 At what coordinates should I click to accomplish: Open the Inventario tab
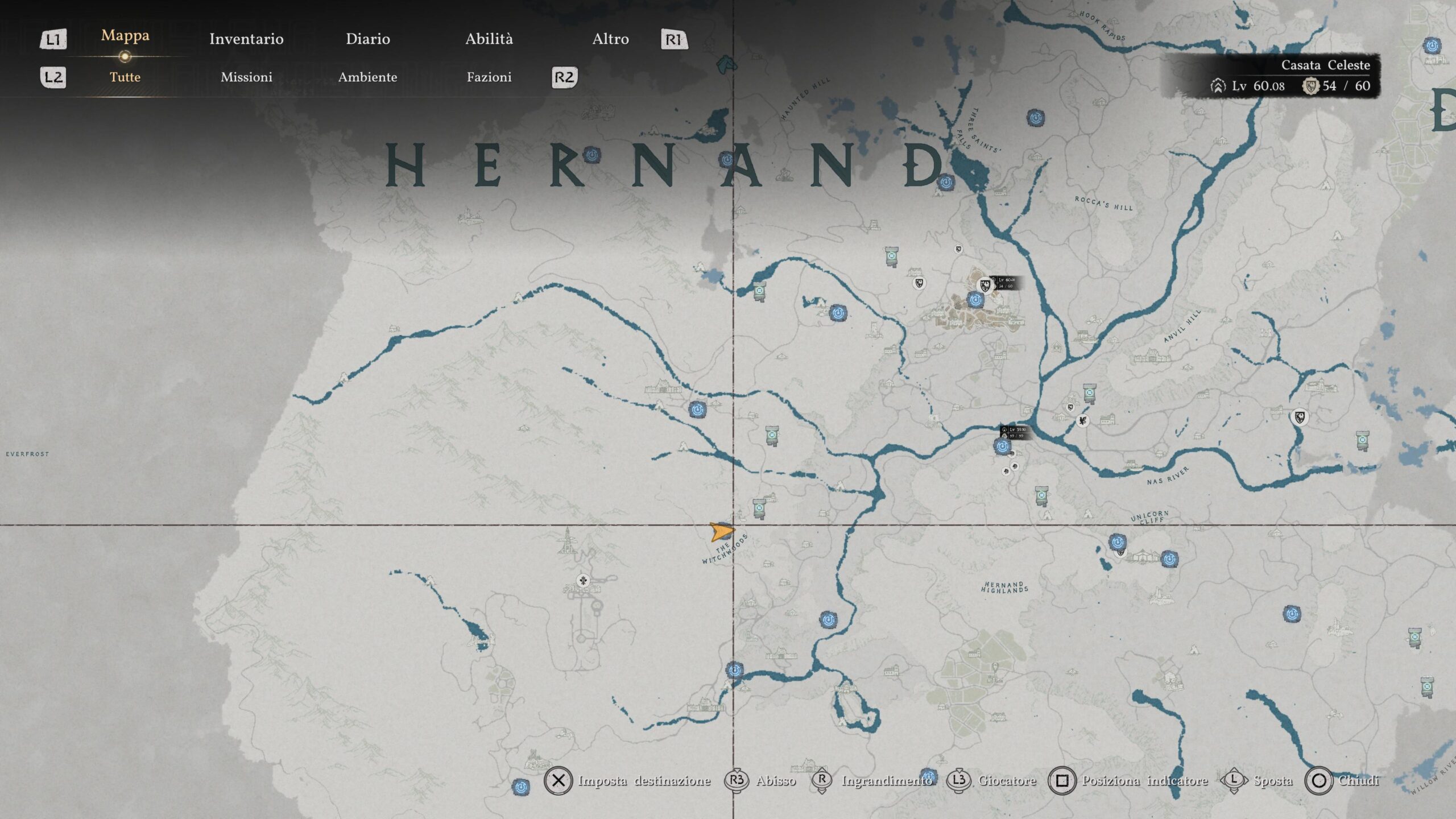(x=246, y=39)
